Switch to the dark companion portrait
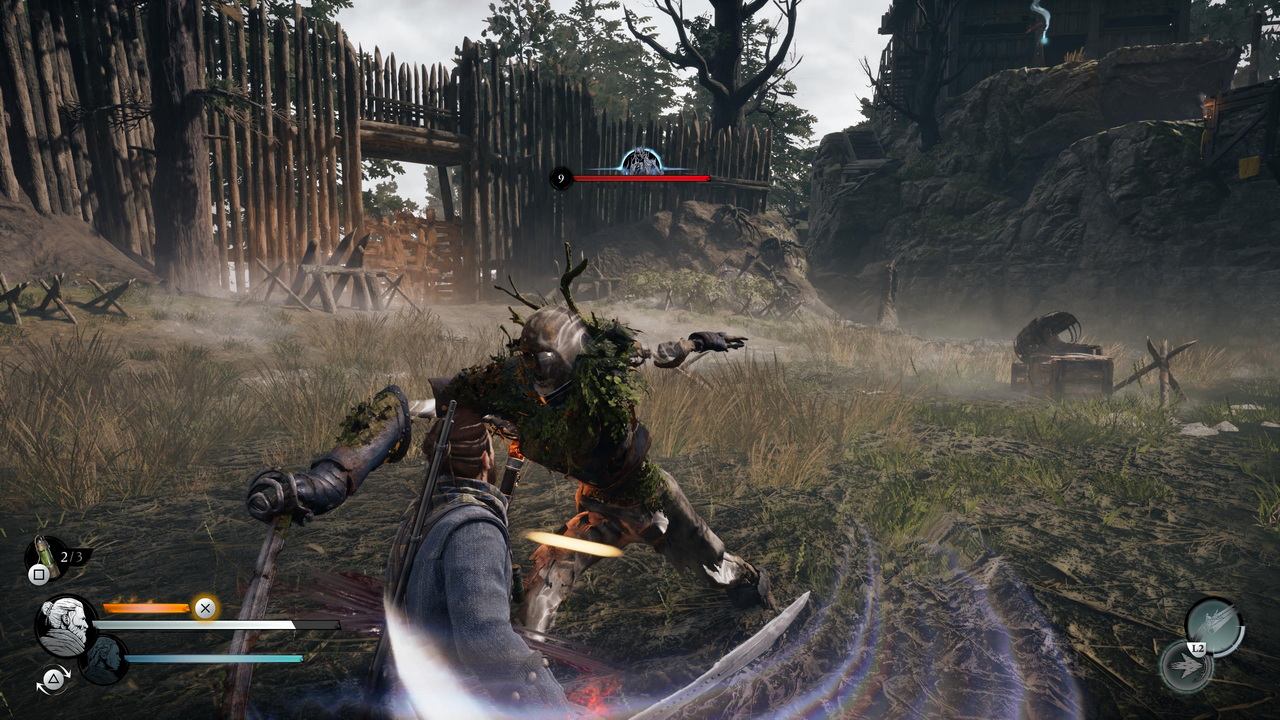Image resolution: width=1280 pixels, height=720 pixels. click(103, 660)
